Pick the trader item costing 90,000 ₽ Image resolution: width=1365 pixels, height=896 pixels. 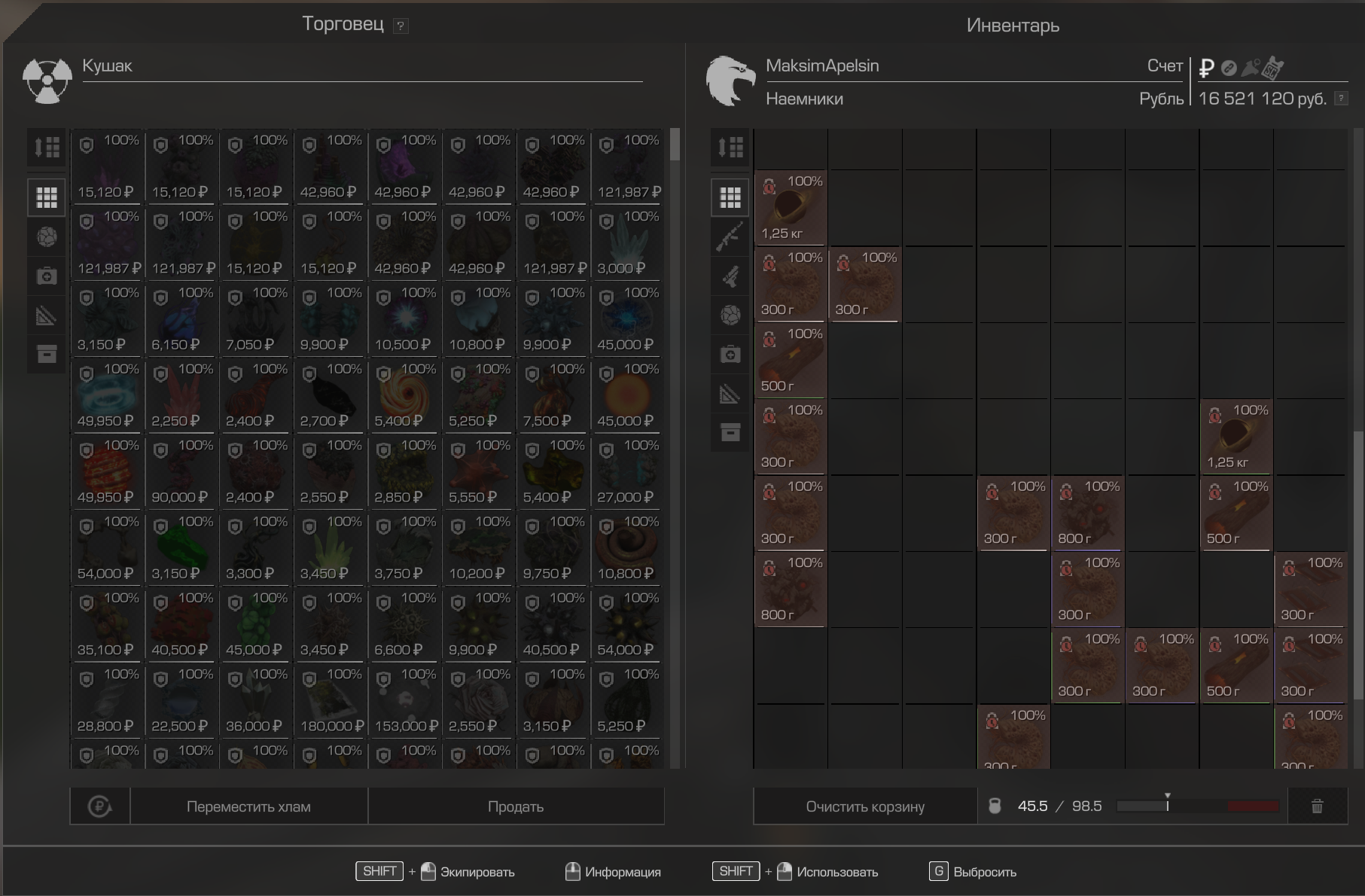click(x=182, y=473)
